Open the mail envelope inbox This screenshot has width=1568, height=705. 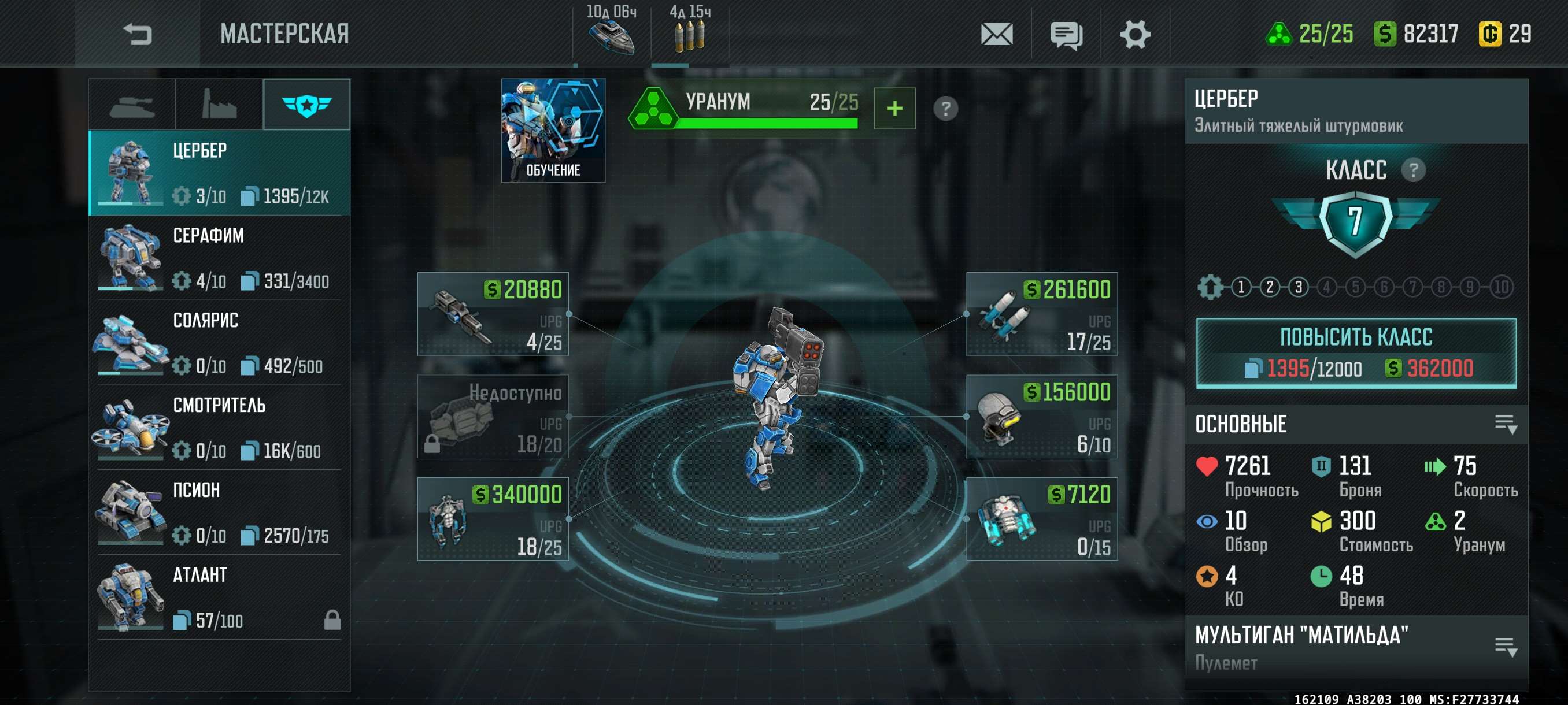(x=996, y=34)
